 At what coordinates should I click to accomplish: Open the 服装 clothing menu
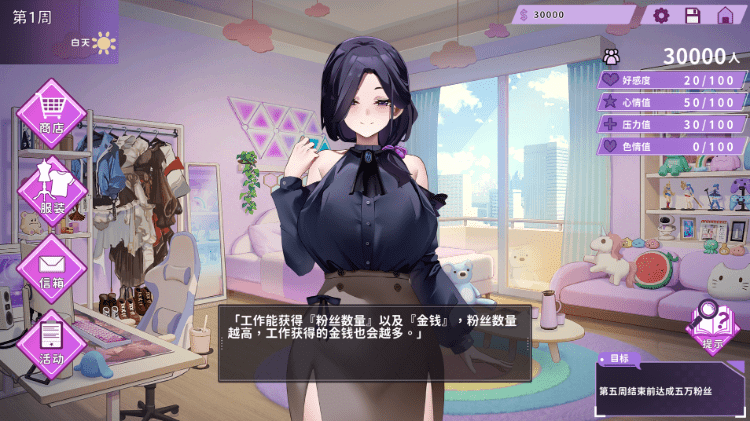(x=51, y=190)
